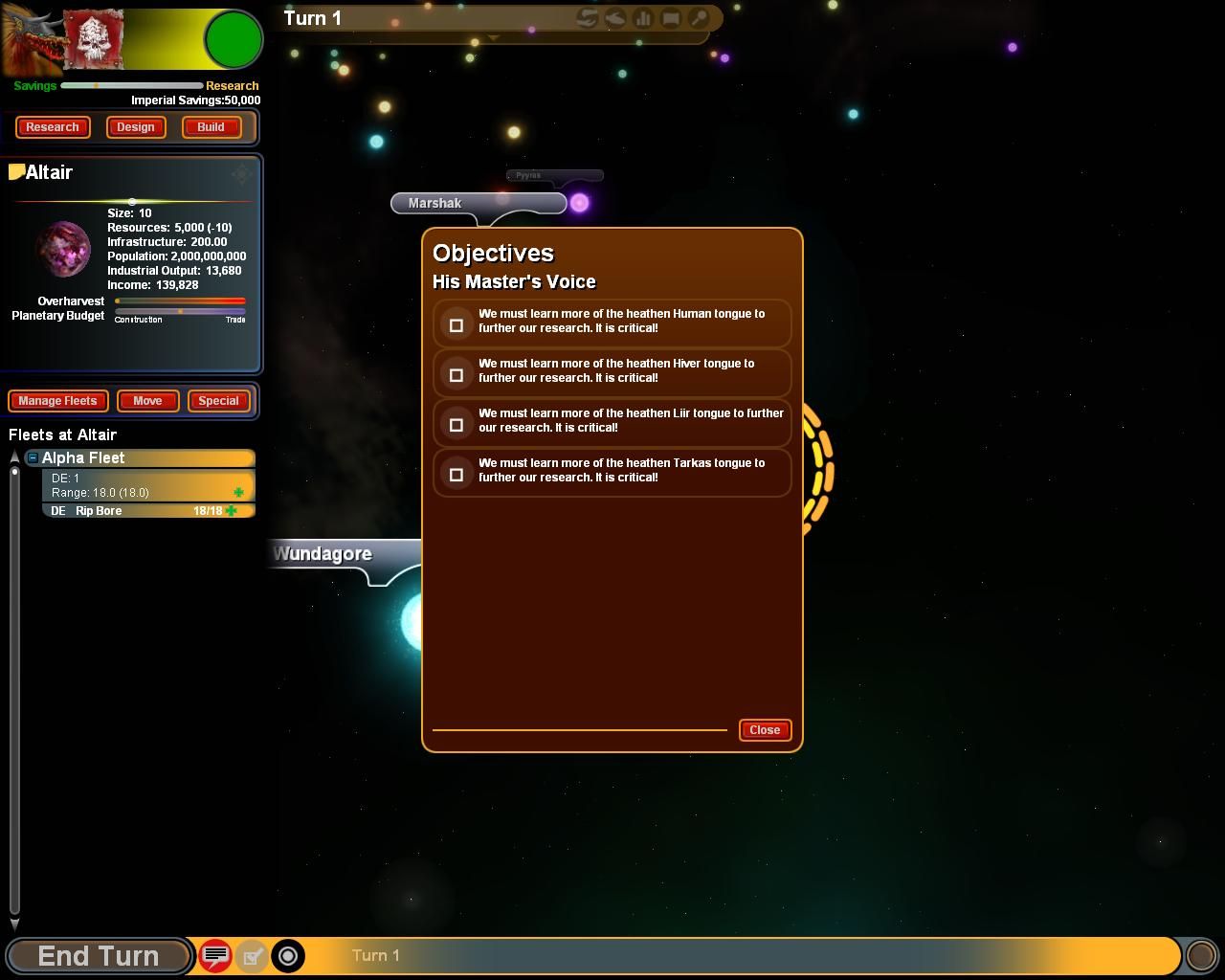
Task: Open the magnifying glass search tool
Action: [x=700, y=18]
